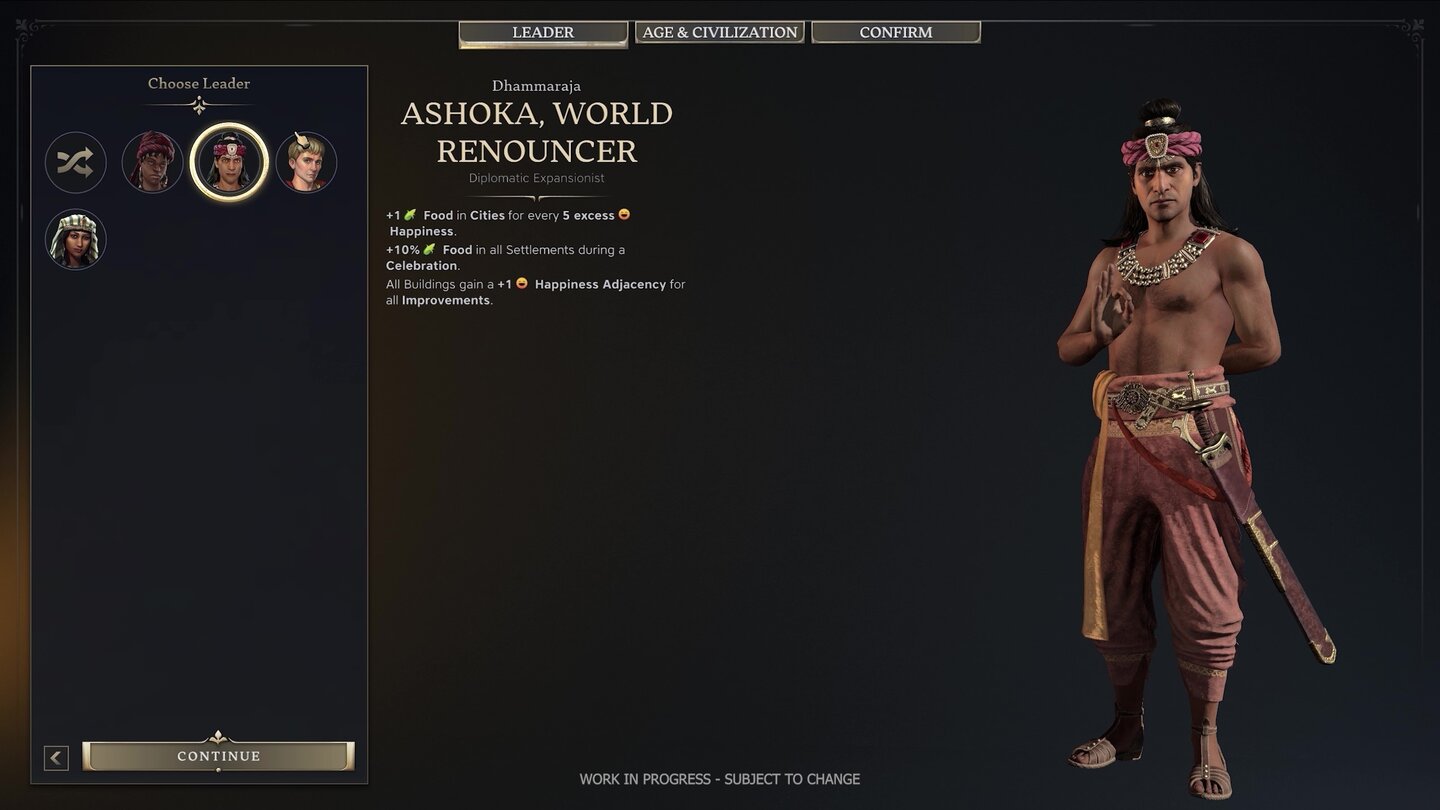Click the Happiness icon in the Buildings adjacency line

tap(521, 283)
